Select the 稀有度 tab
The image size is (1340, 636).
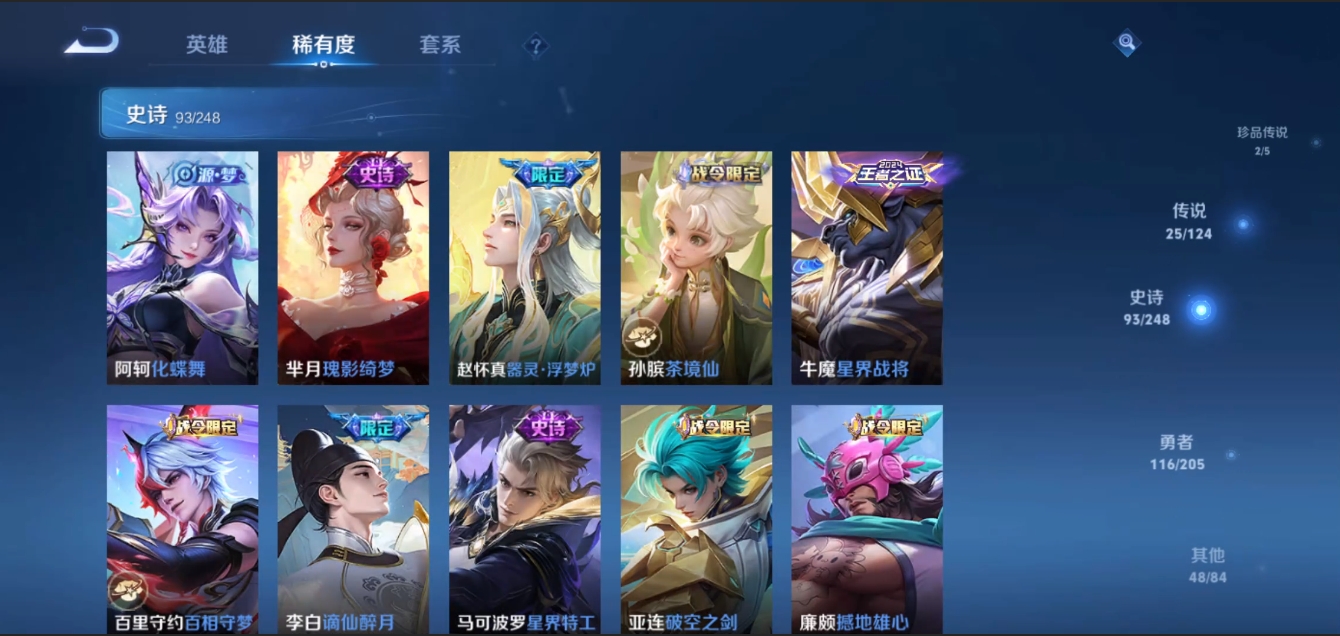click(323, 45)
